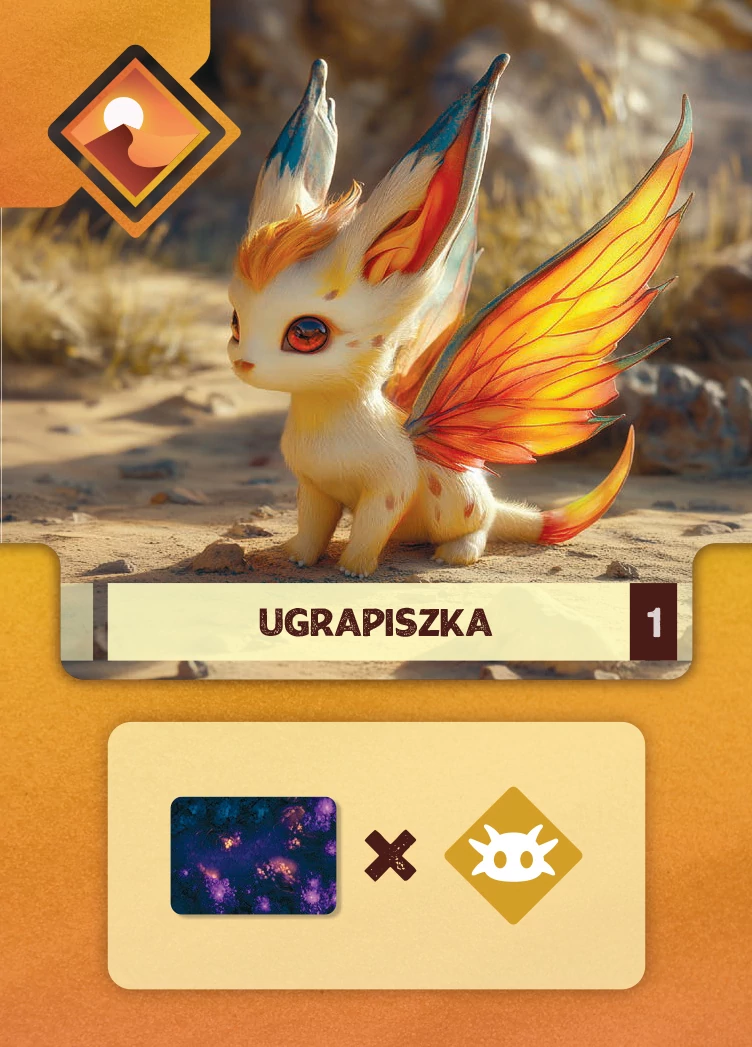This screenshot has width=752, height=1047.
Task: Select the Ugrapiszka name banner
Action: pos(375,622)
